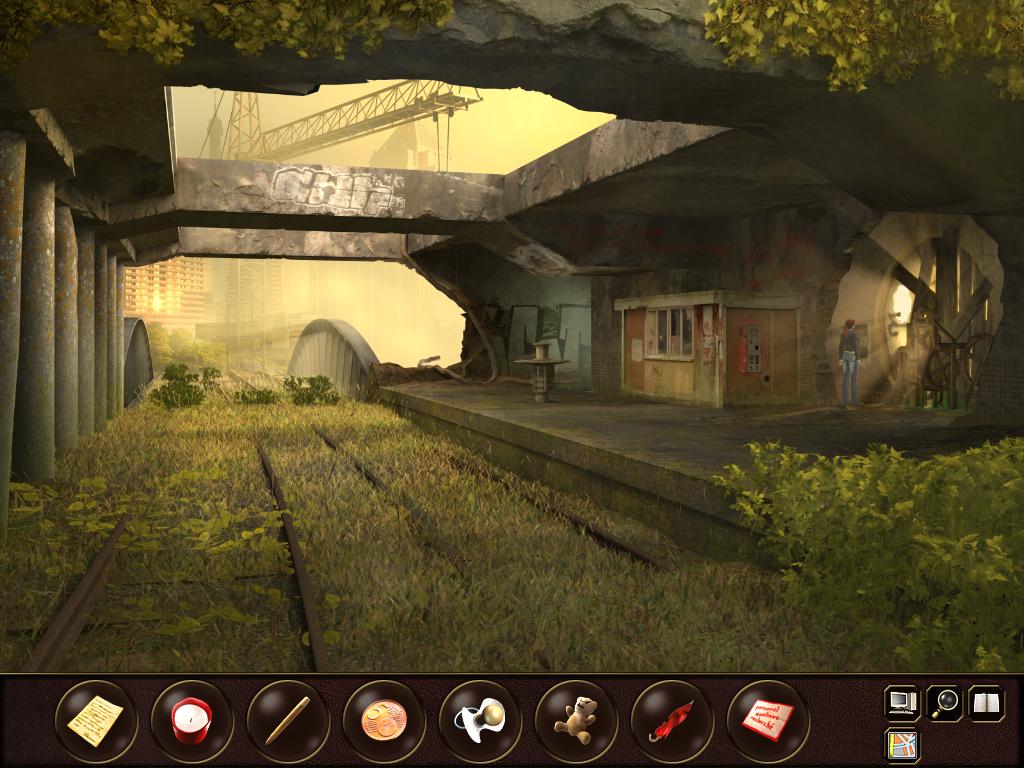1024x768 pixels.
Task: Open the computer monitor menu icon
Action: 903,702
